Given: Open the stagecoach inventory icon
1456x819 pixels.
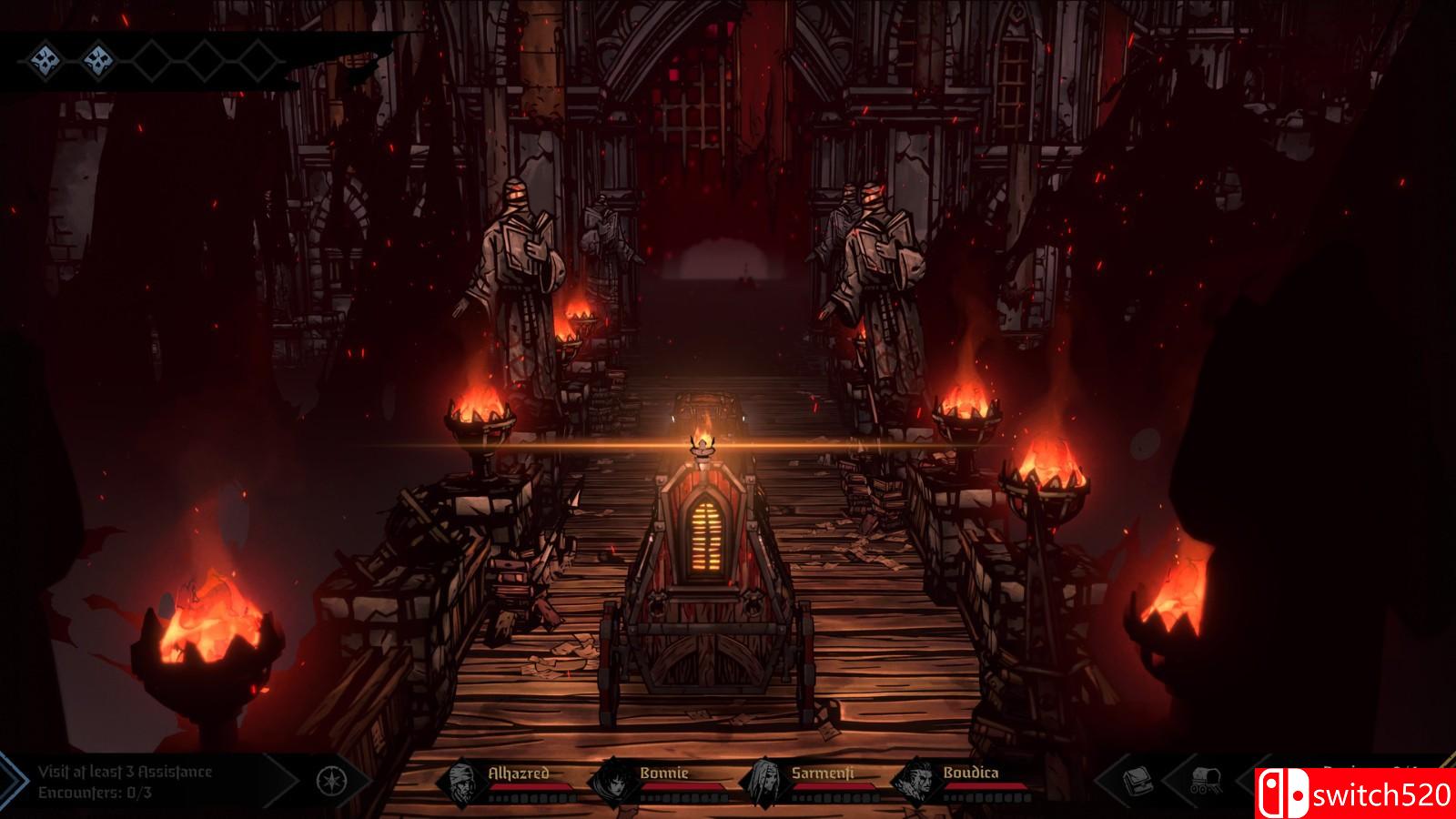Looking at the screenshot, I should pos(1204,781).
